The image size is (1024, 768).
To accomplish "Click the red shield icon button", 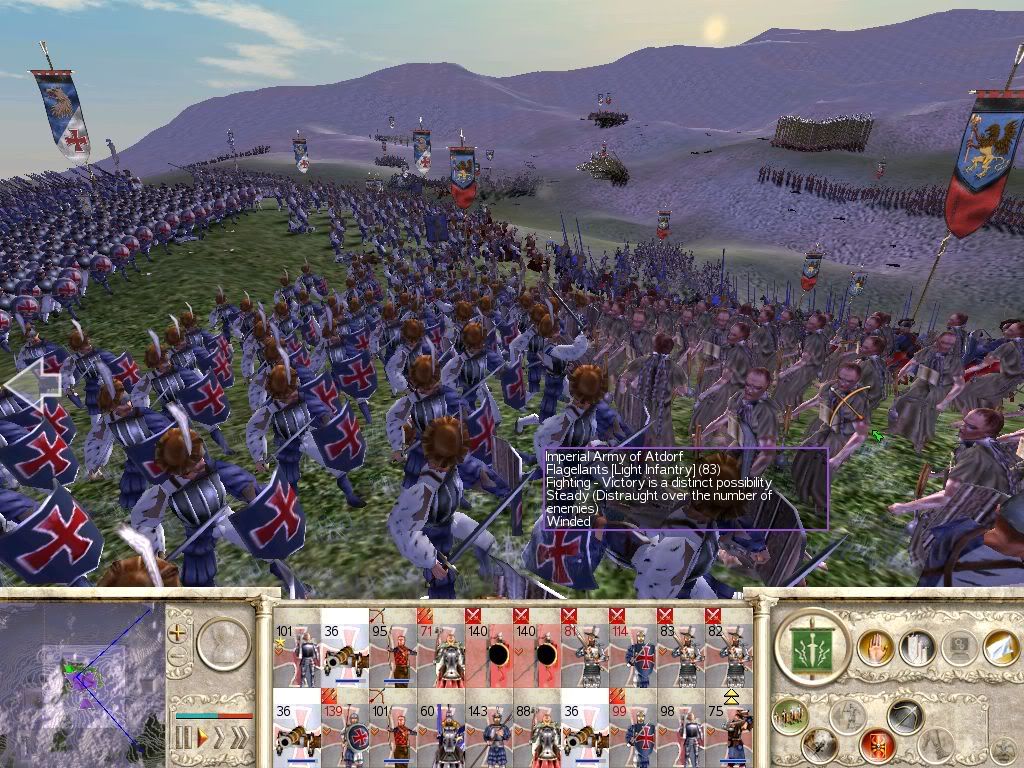I will [x=876, y=744].
